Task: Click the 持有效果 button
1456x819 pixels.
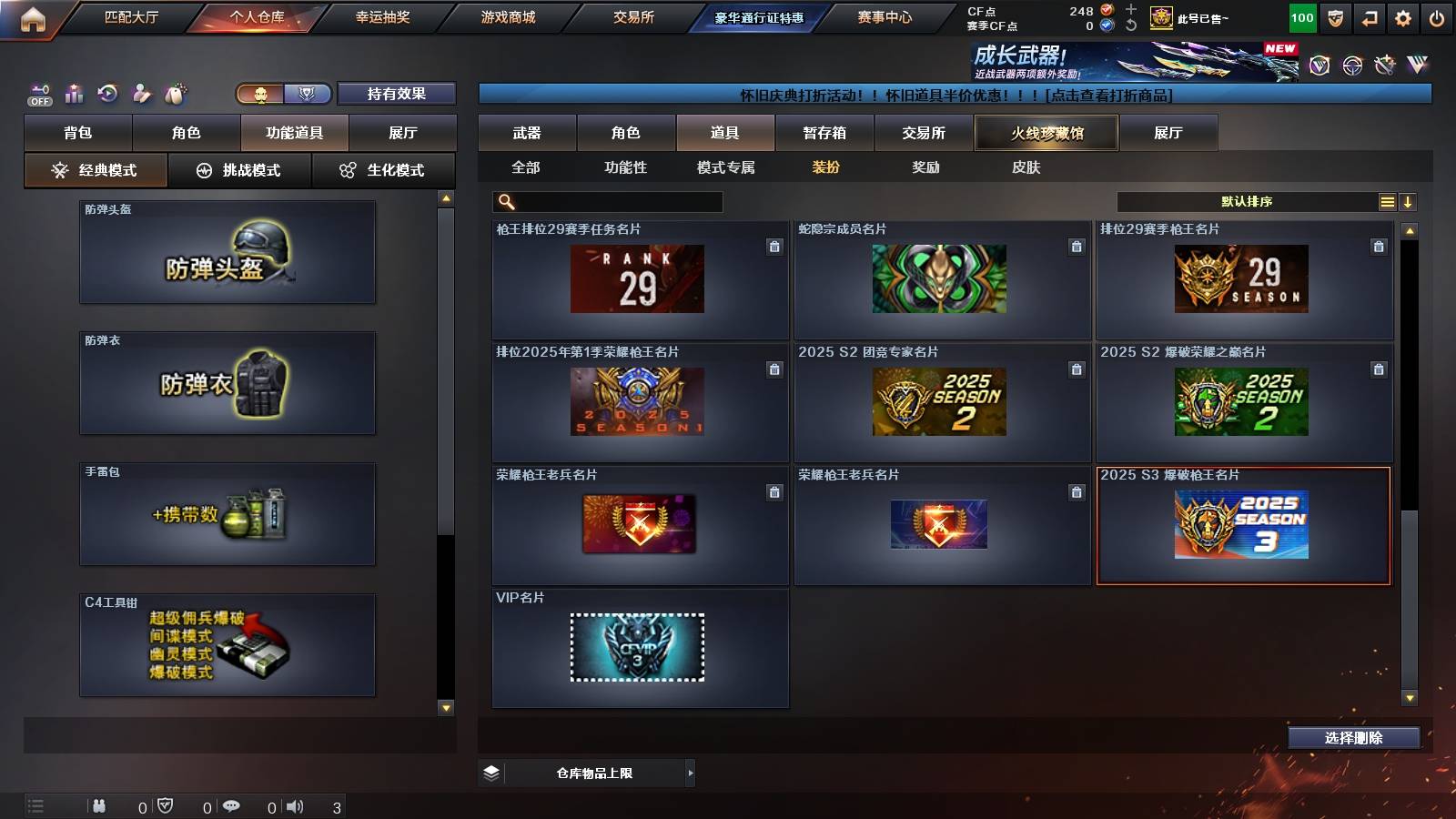Action: coord(398,94)
